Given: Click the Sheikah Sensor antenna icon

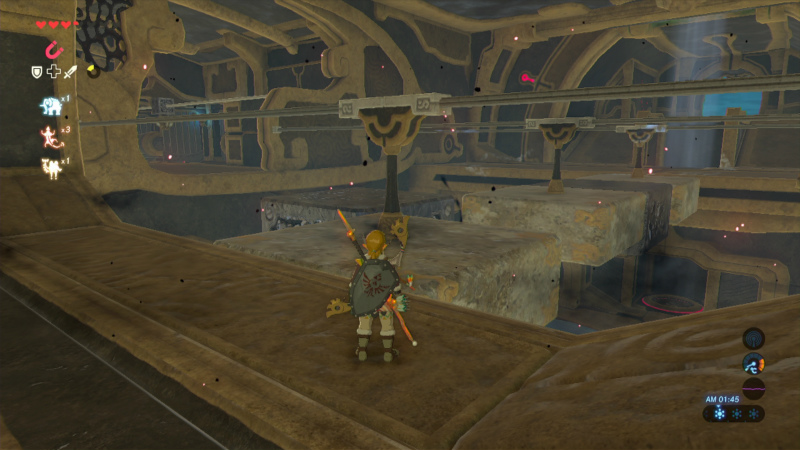Looking at the screenshot, I should pyautogui.click(x=753, y=338).
